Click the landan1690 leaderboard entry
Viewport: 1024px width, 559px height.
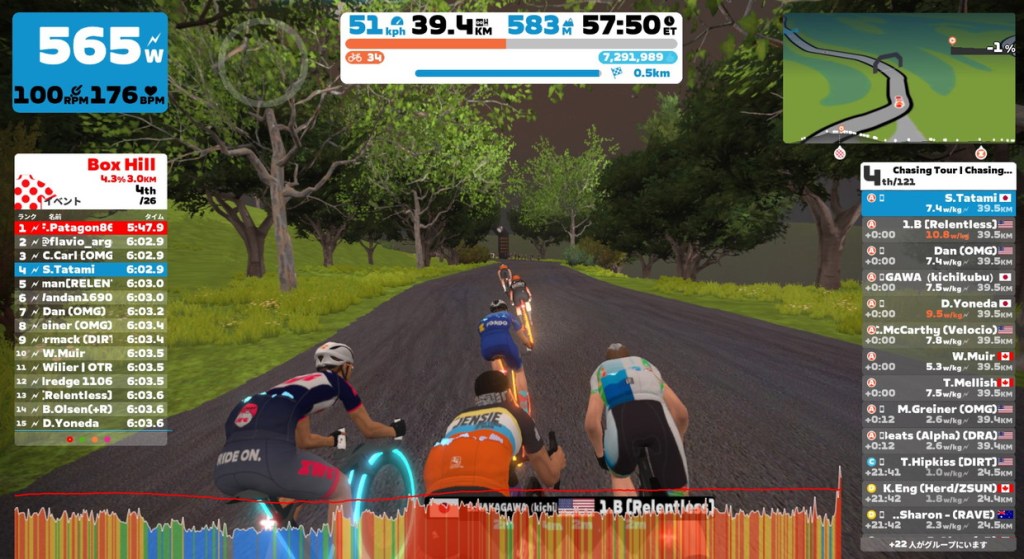[90, 297]
